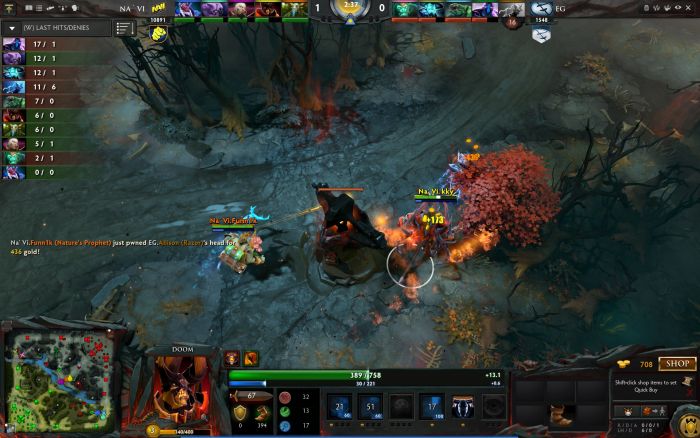Select the first EG hero portrait in top bar

[401, 10]
